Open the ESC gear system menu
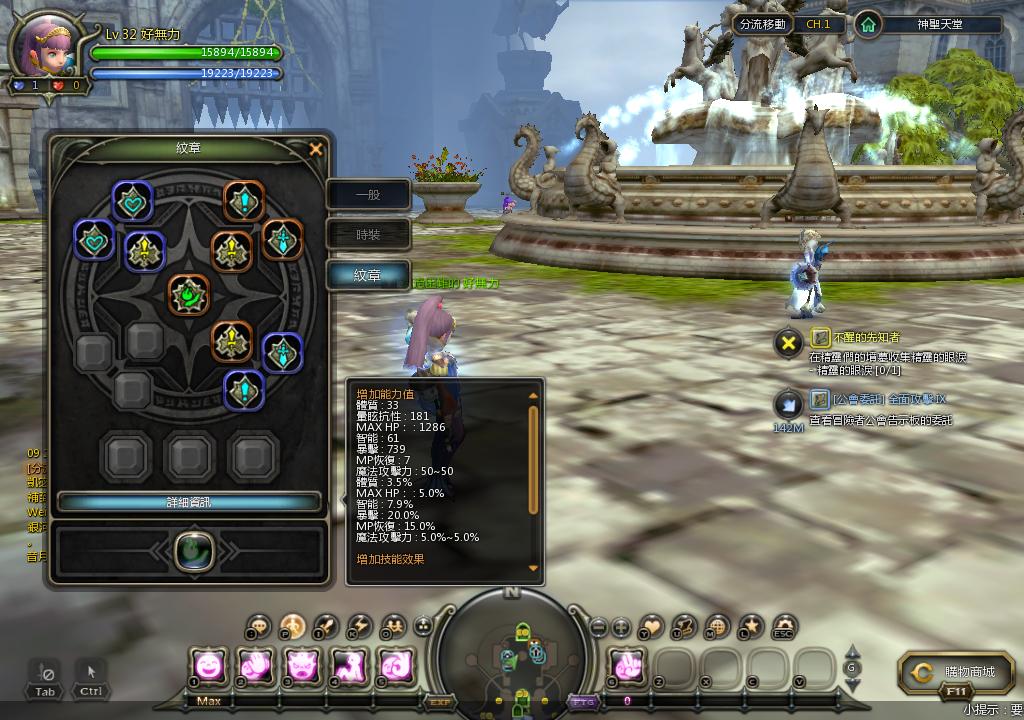The width and height of the screenshot is (1024, 720). click(x=784, y=627)
